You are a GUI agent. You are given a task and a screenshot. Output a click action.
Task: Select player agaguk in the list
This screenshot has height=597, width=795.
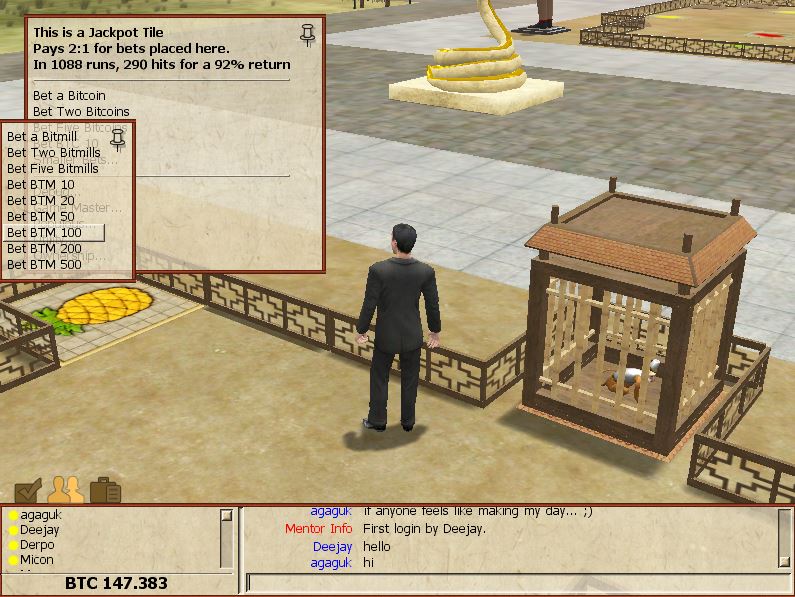[x=40, y=515]
